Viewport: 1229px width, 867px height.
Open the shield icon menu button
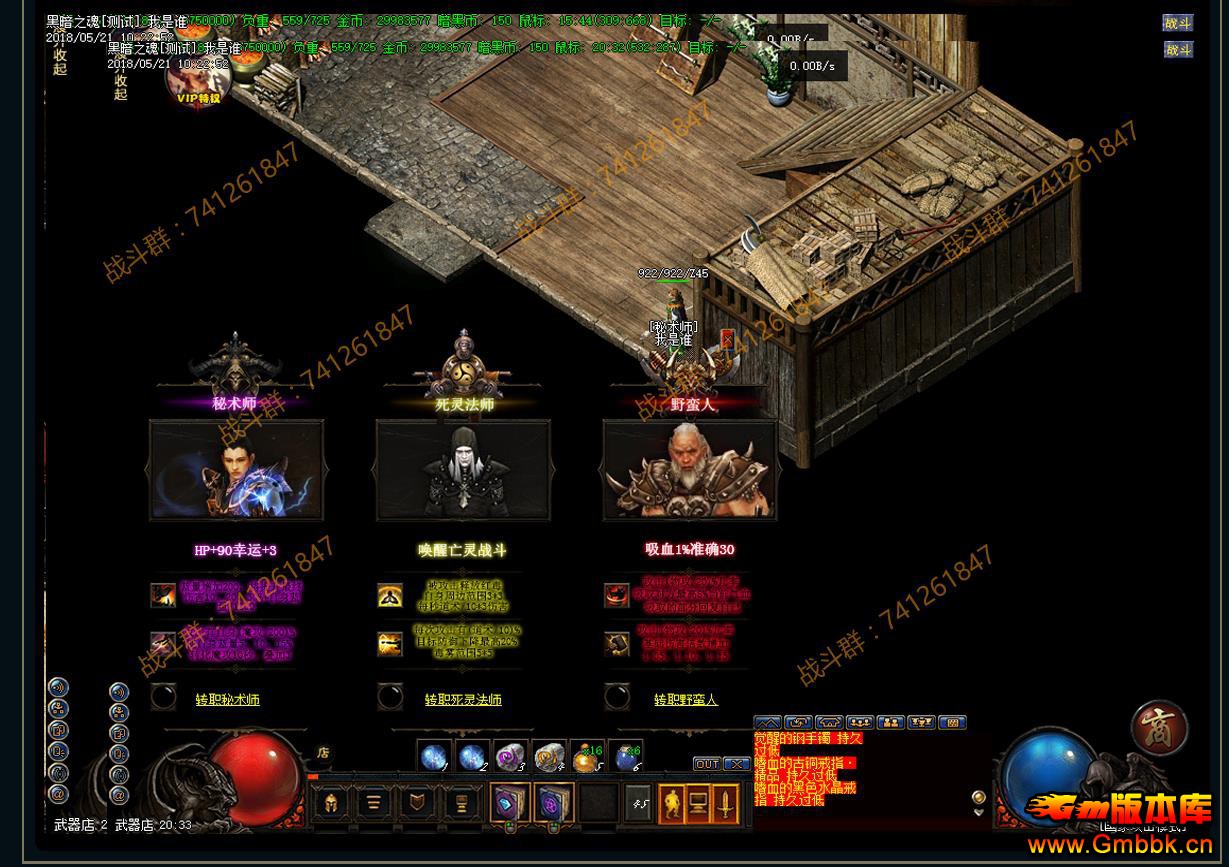click(x=415, y=803)
